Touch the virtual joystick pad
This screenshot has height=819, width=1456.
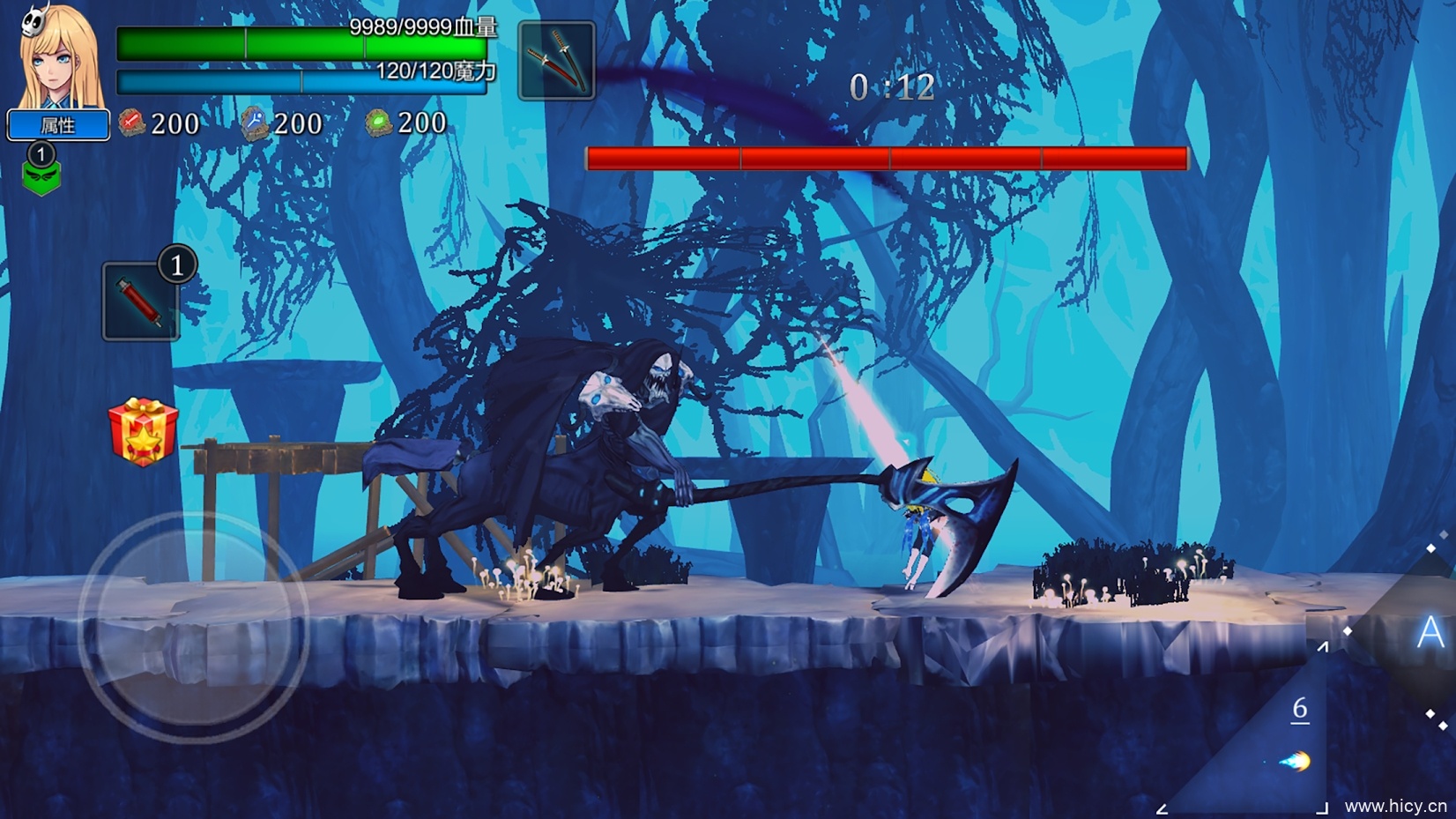(x=194, y=628)
